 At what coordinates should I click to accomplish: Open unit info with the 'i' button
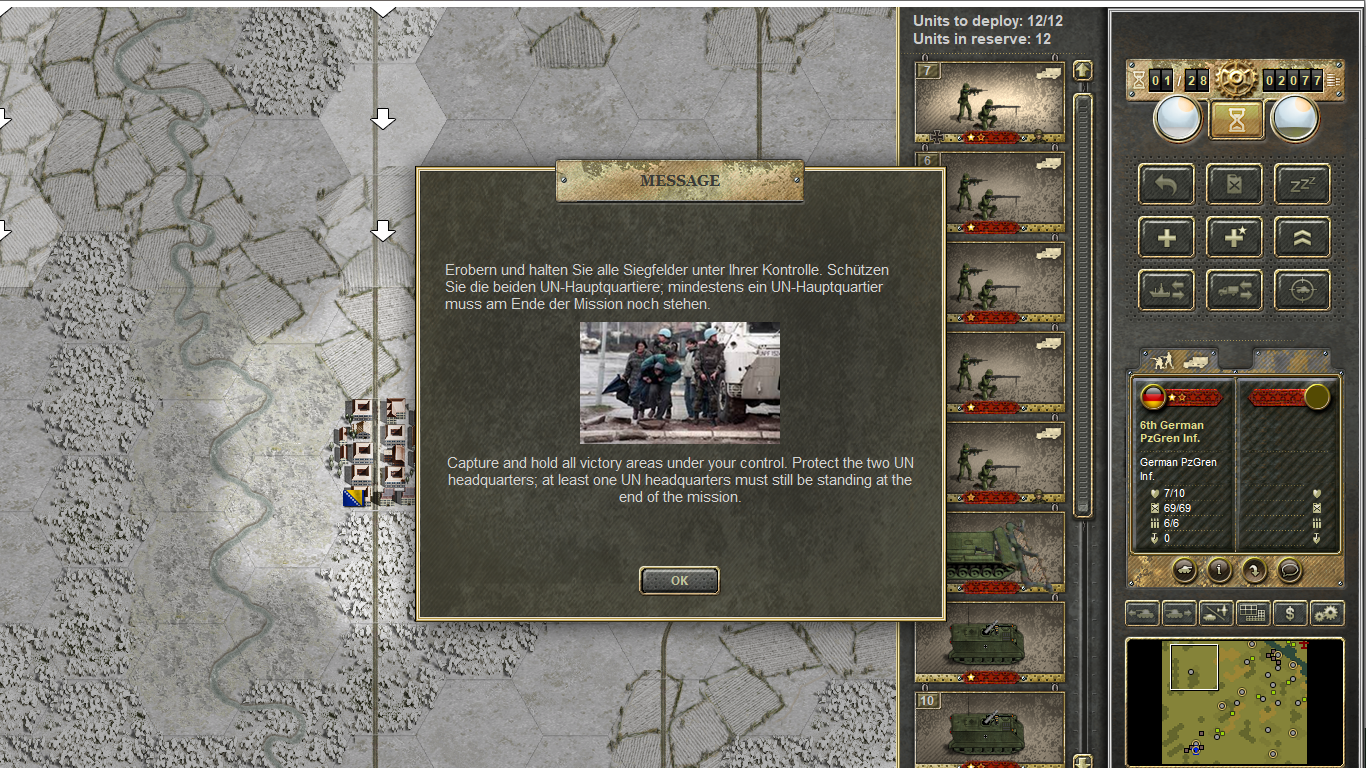click(1219, 570)
